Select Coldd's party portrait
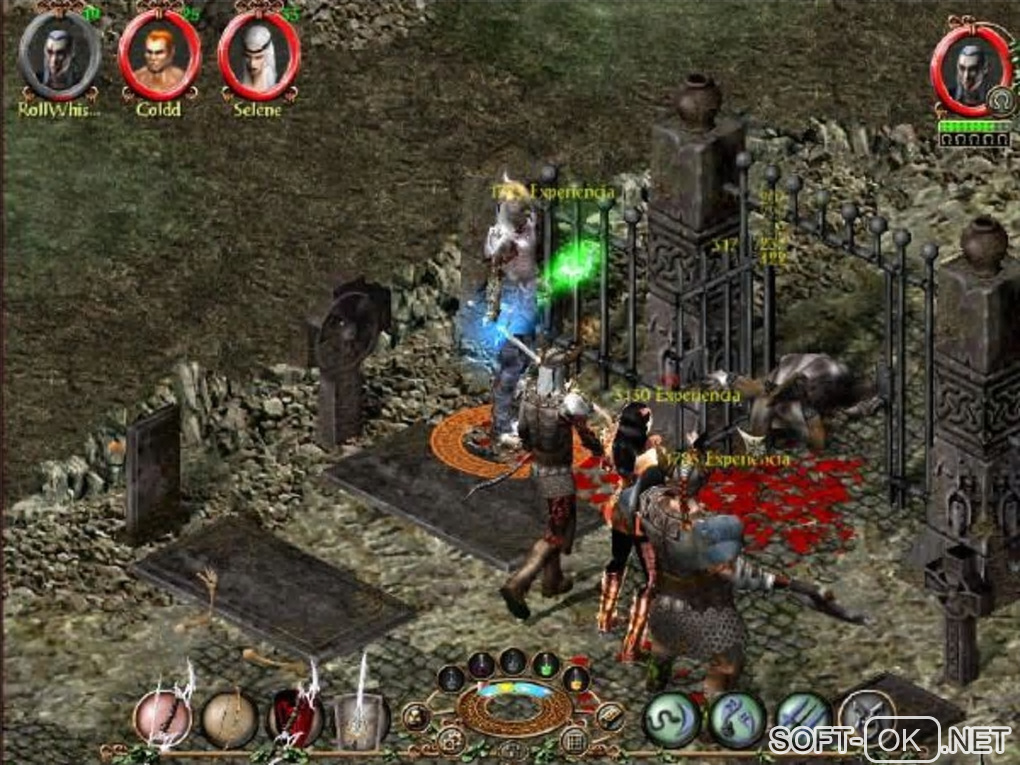This screenshot has width=1020, height=765. (158, 55)
